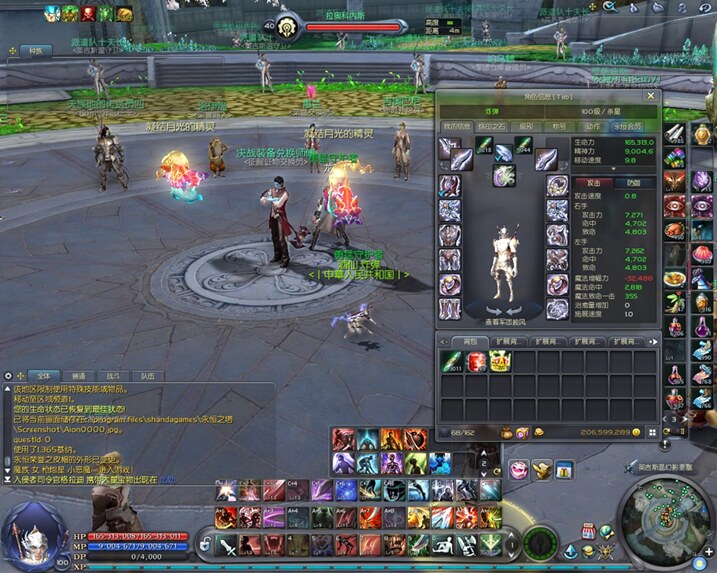717x573 pixels.
Task: Show the 防御 stats panel
Action: point(634,183)
